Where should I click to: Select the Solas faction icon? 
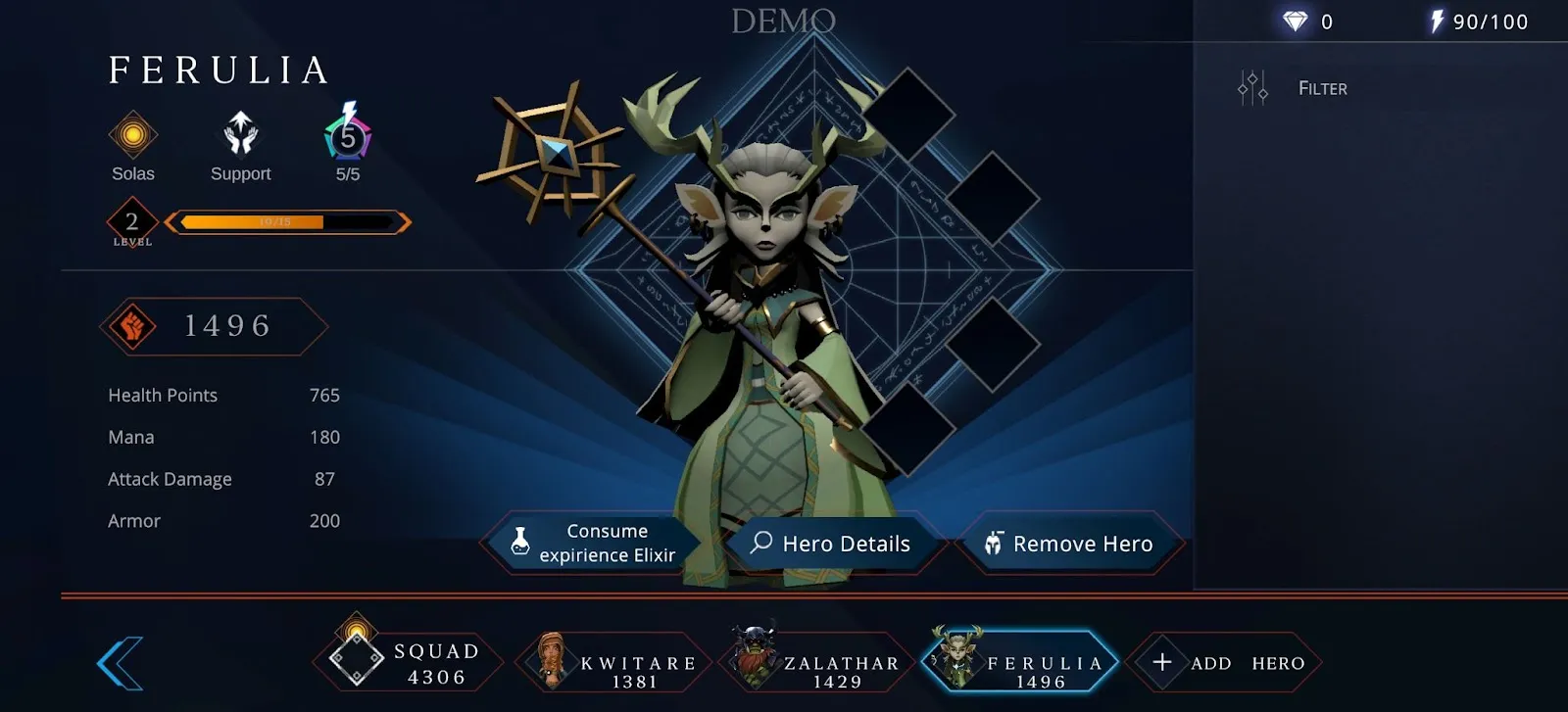[132, 137]
